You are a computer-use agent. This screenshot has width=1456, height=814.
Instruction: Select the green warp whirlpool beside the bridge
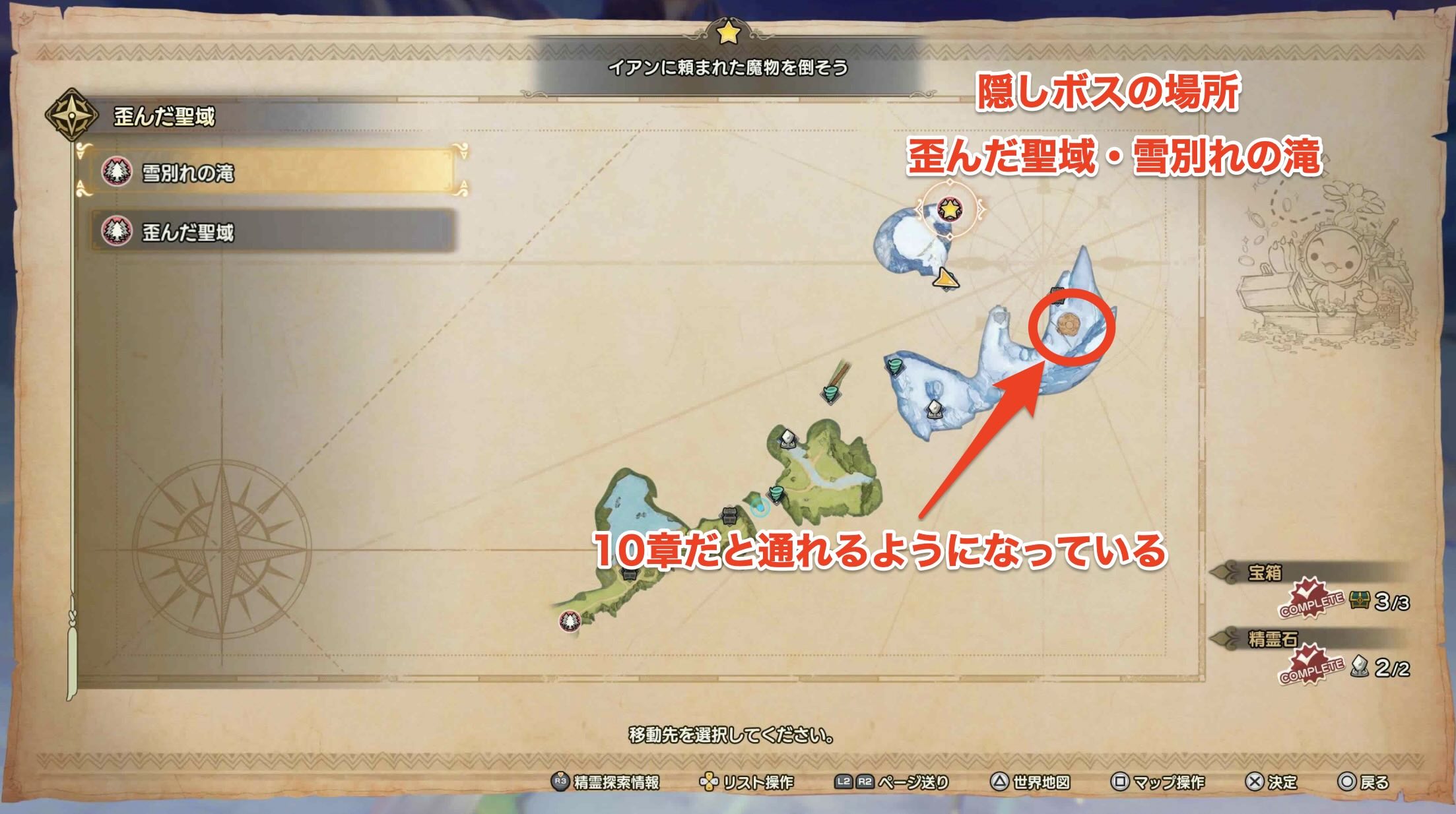coord(832,394)
